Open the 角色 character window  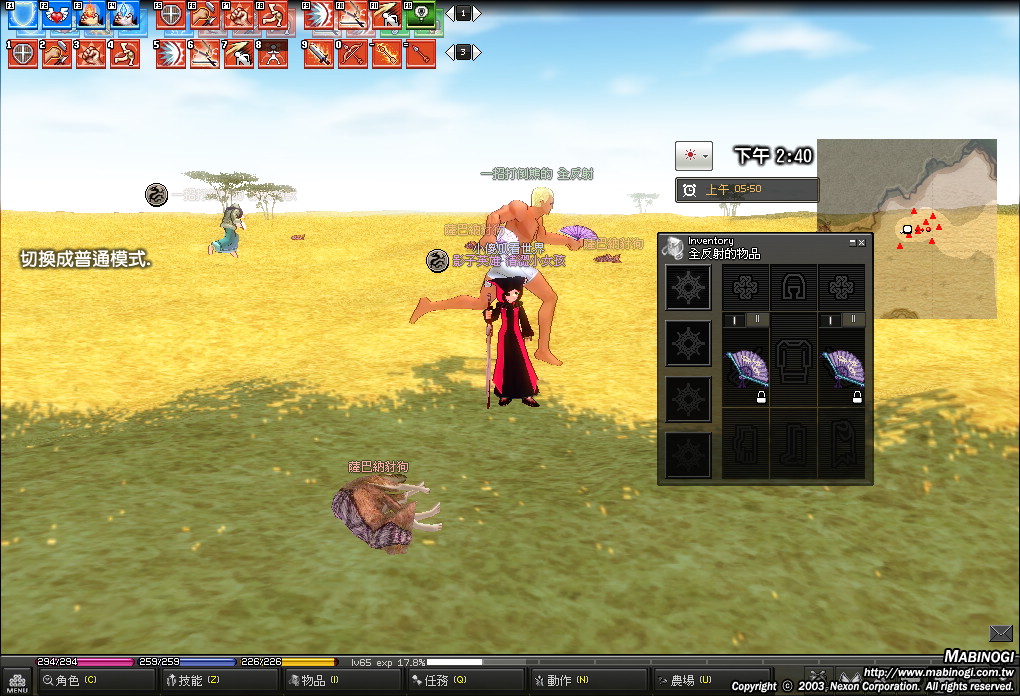(95, 681)
